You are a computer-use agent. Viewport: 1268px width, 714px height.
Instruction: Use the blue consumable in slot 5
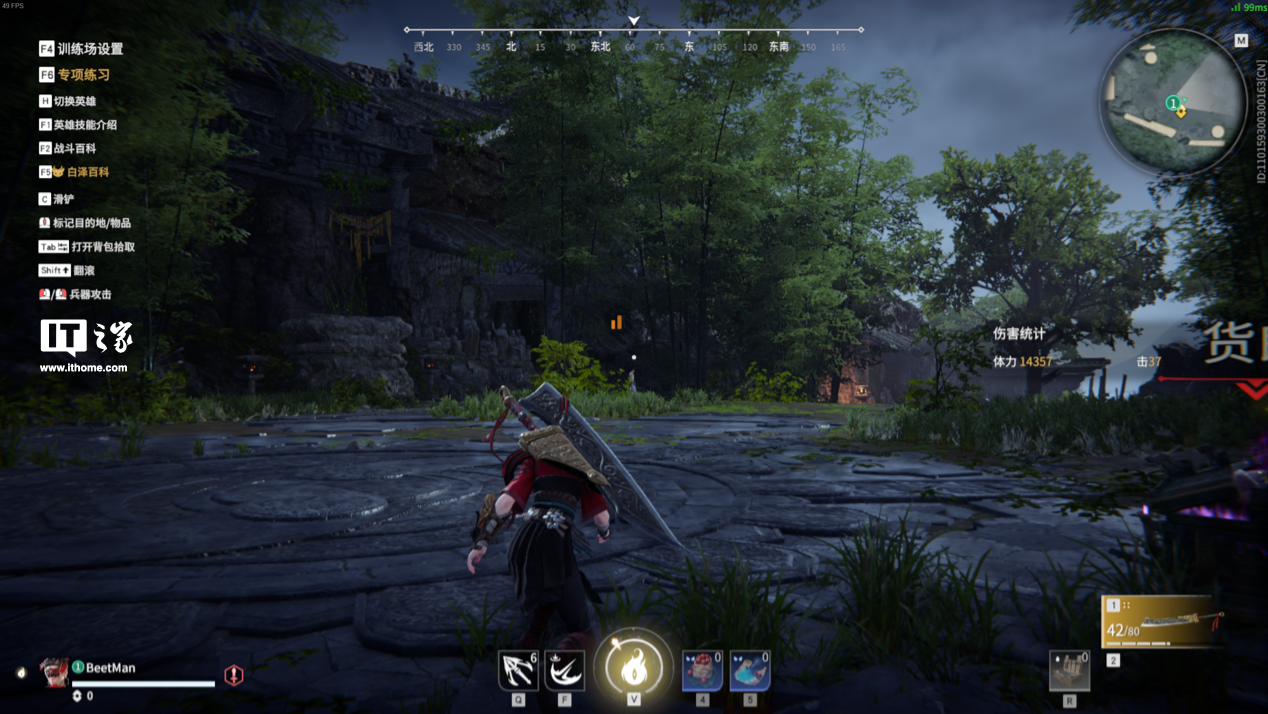click(x=750, y=671)
